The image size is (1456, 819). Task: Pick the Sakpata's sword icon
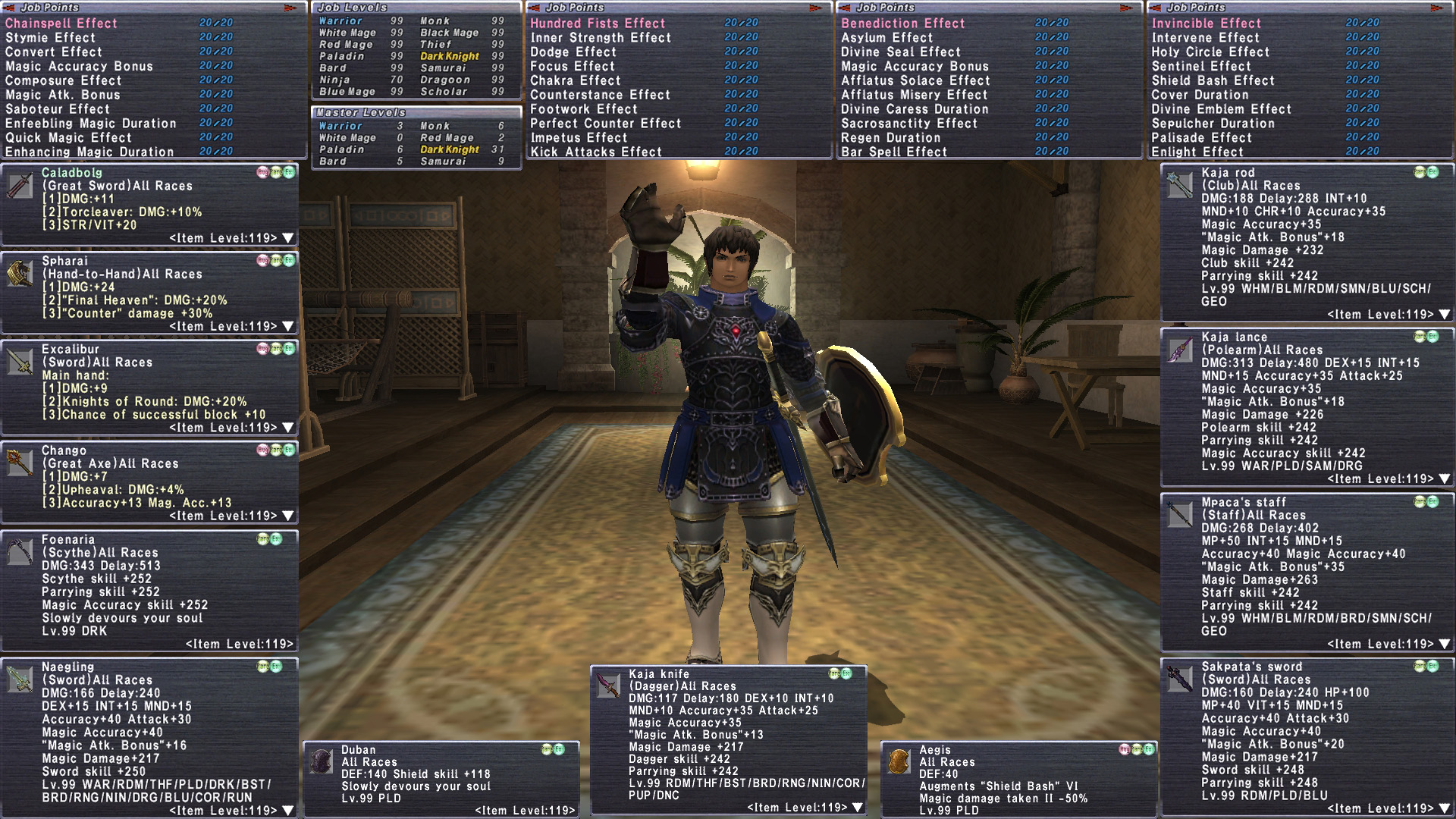pyautogui.click(x=1180, y=679)
